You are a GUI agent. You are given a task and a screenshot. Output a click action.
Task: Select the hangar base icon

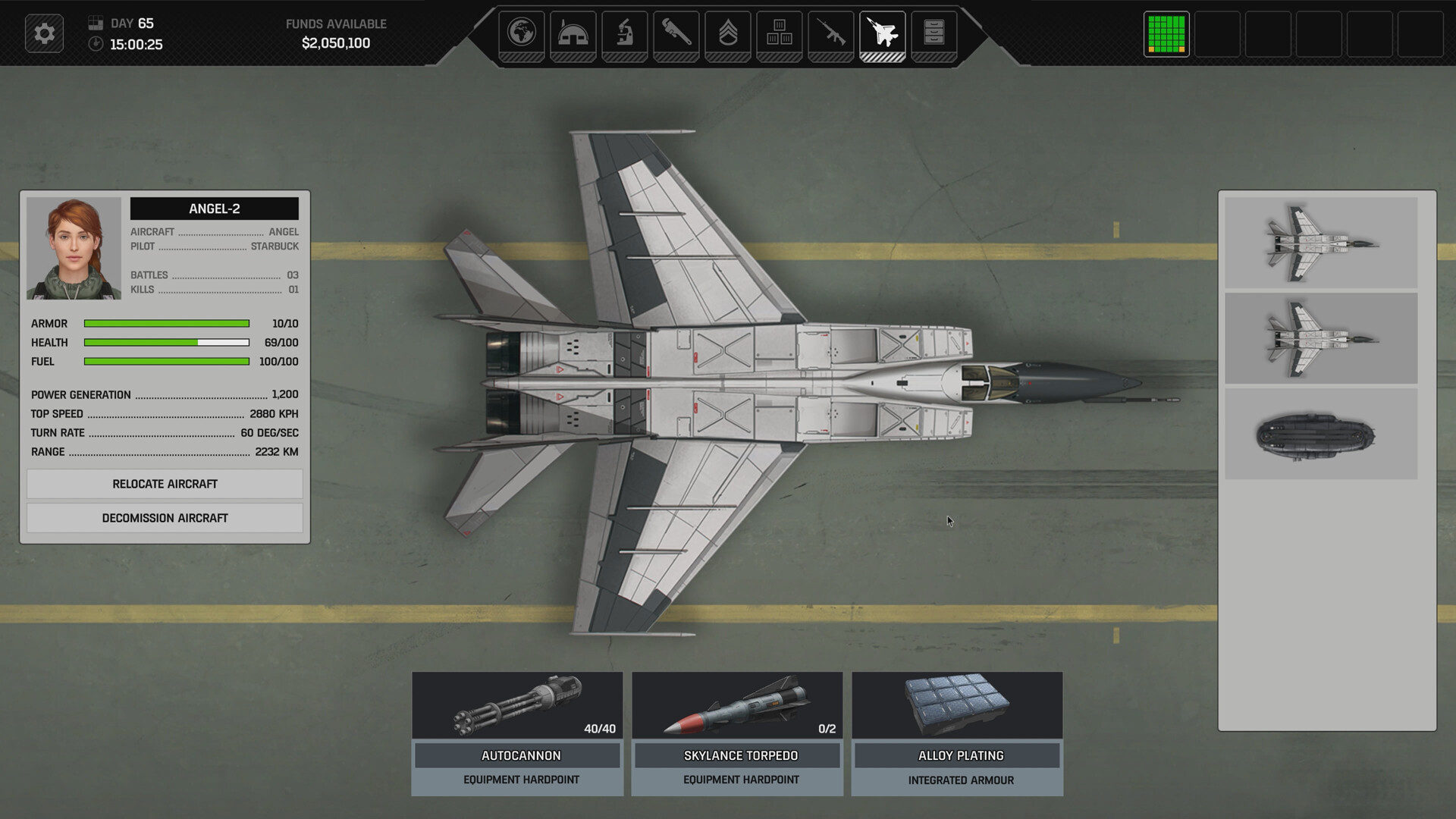click(x=574, y=33)
